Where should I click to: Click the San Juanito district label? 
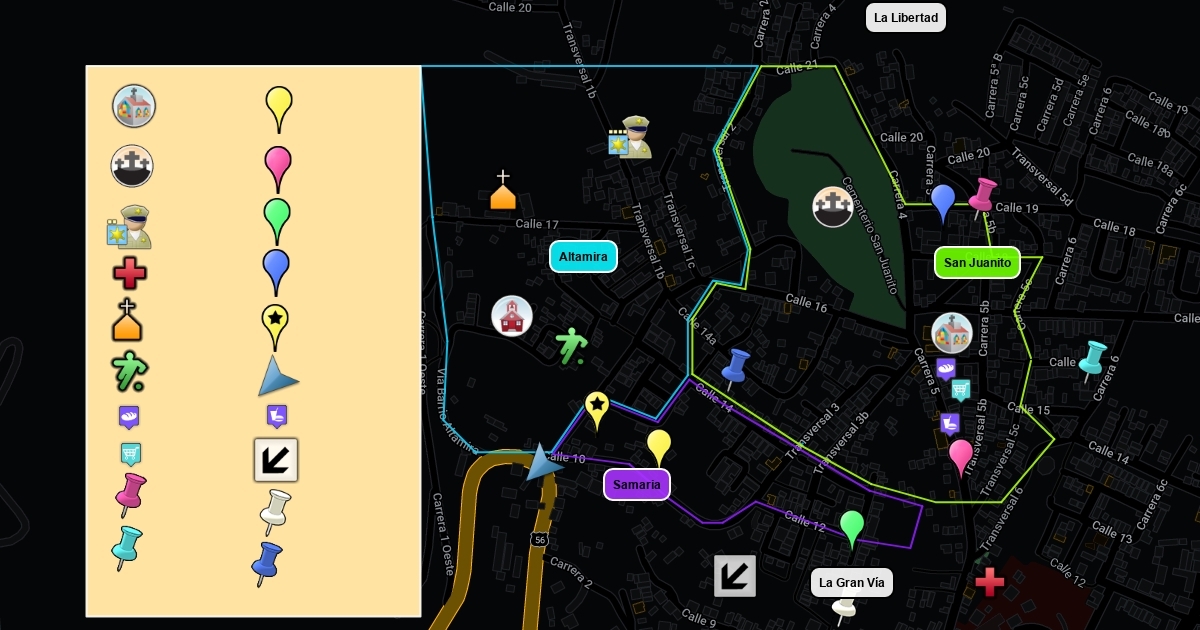977,263
